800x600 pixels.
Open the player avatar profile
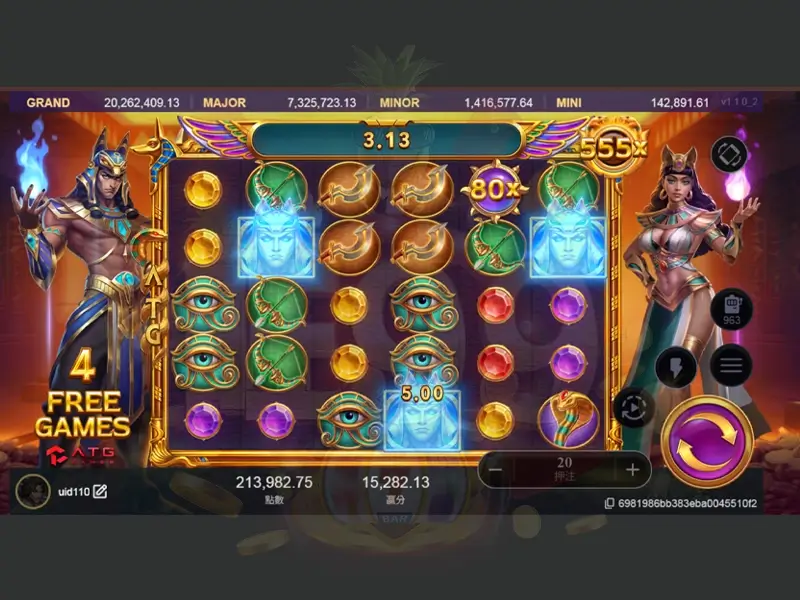pos(33,491)
